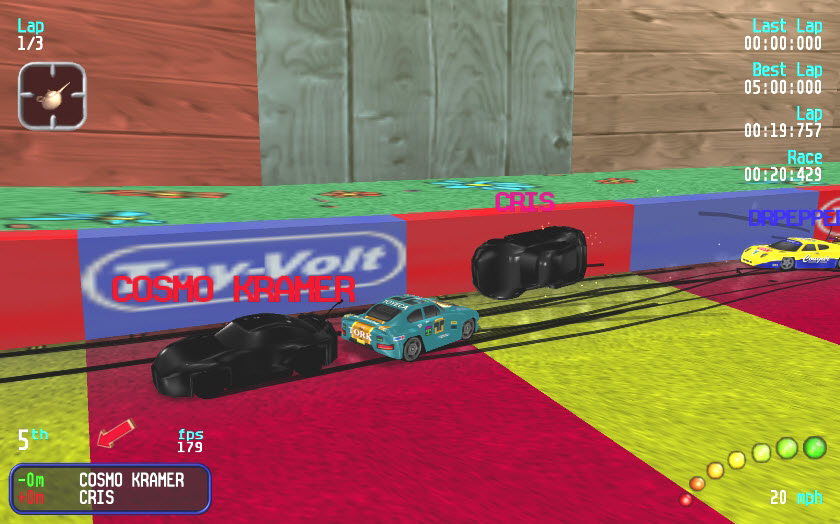The width and height of the screenshot is (840, 524).
Task: Select the weapon pickup icon box
Action: point(52,95)
